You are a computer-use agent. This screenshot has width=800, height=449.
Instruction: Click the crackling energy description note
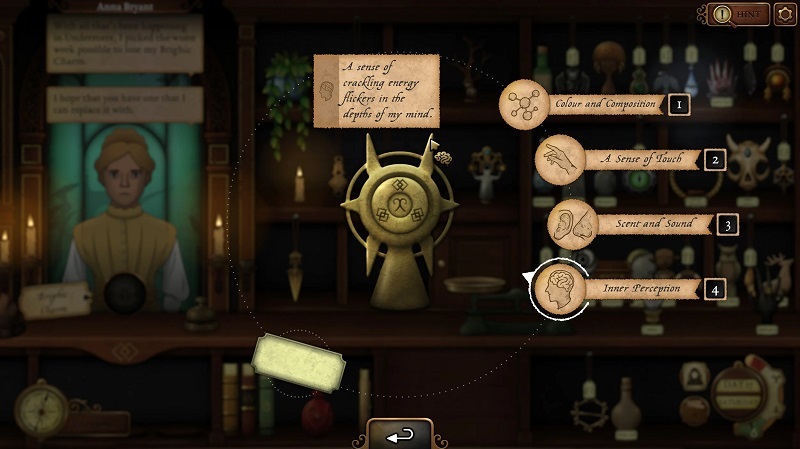[376, 91]
